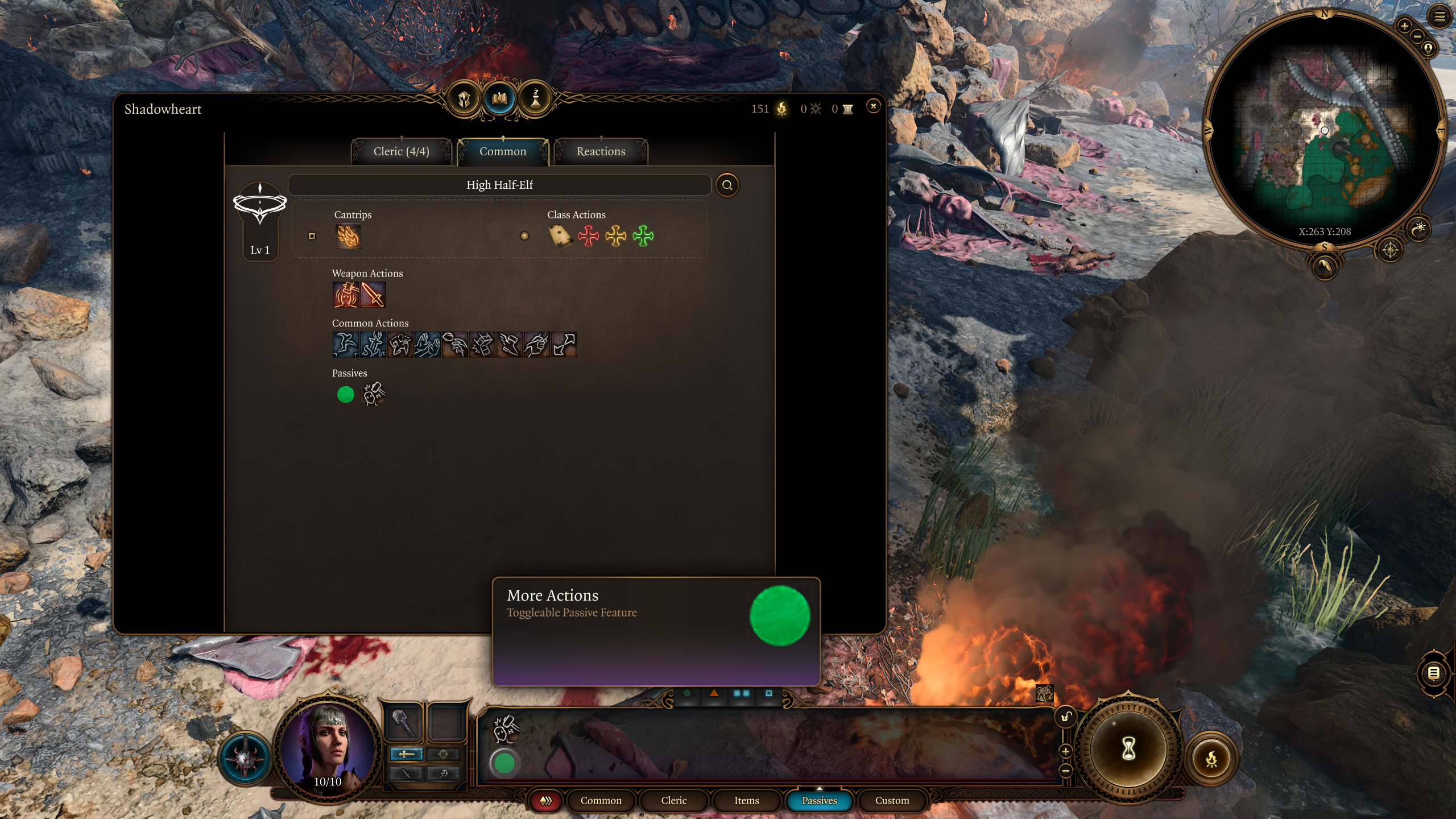Close the Shadowheart spellbook panel
This screenshot has width=1456, height=819.
(x=873, y=106)
